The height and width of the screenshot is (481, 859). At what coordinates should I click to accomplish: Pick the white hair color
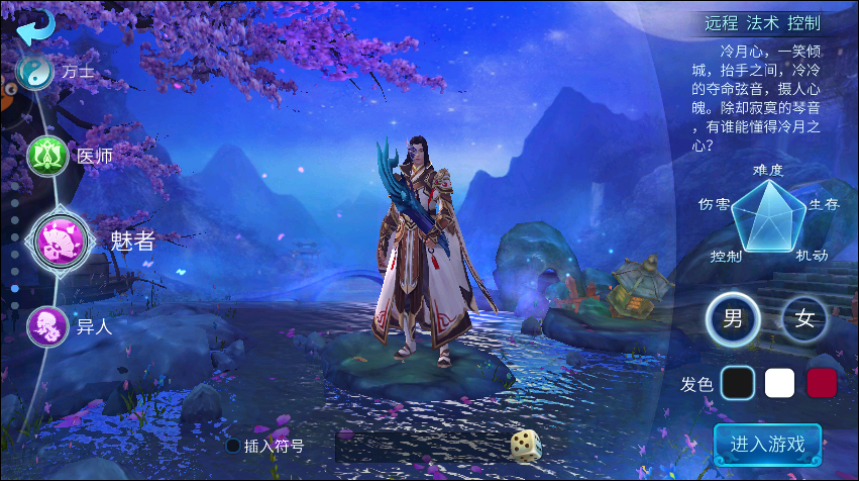click(779, 382)
